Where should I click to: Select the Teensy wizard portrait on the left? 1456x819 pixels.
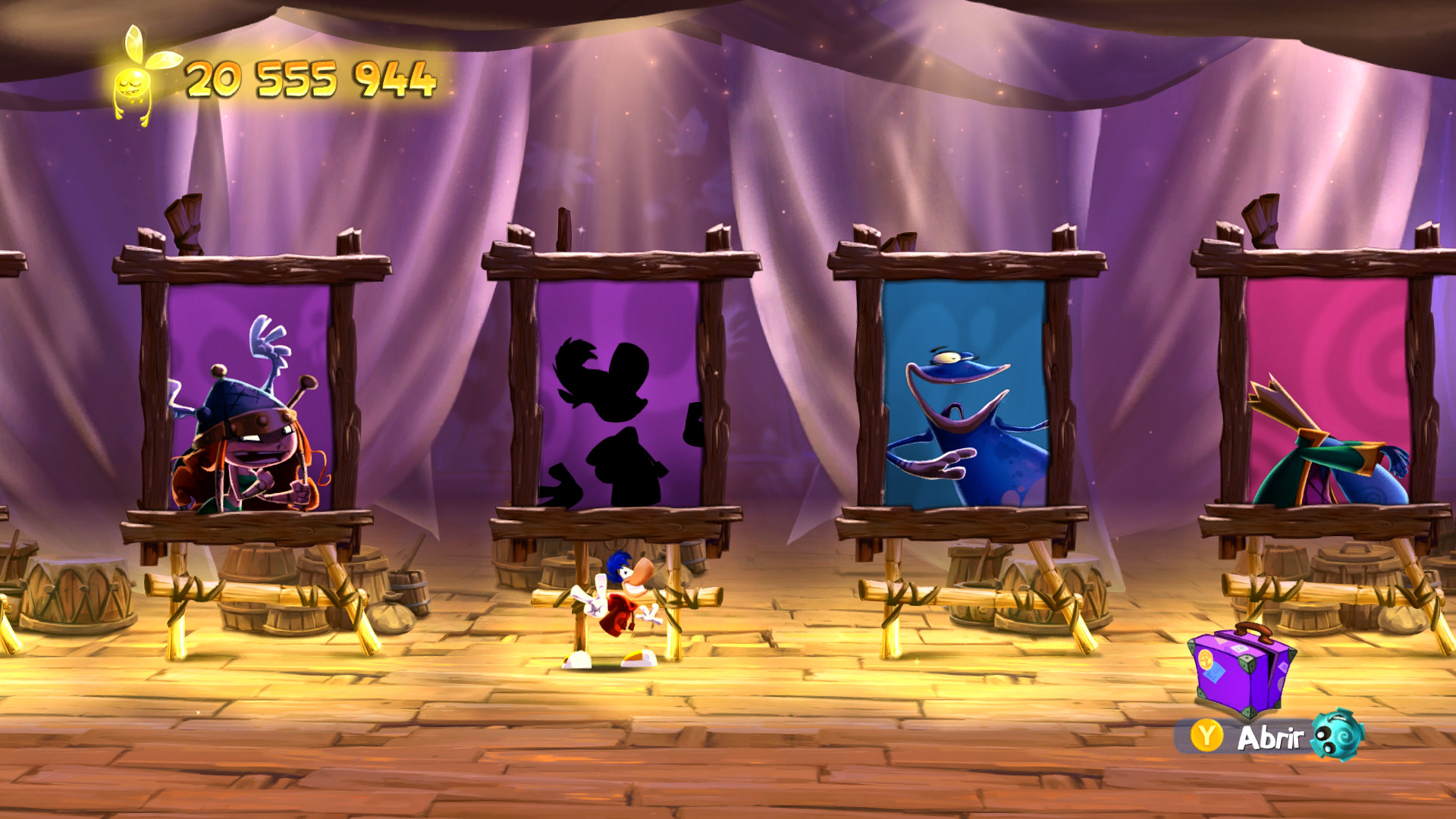coord(250,425)
